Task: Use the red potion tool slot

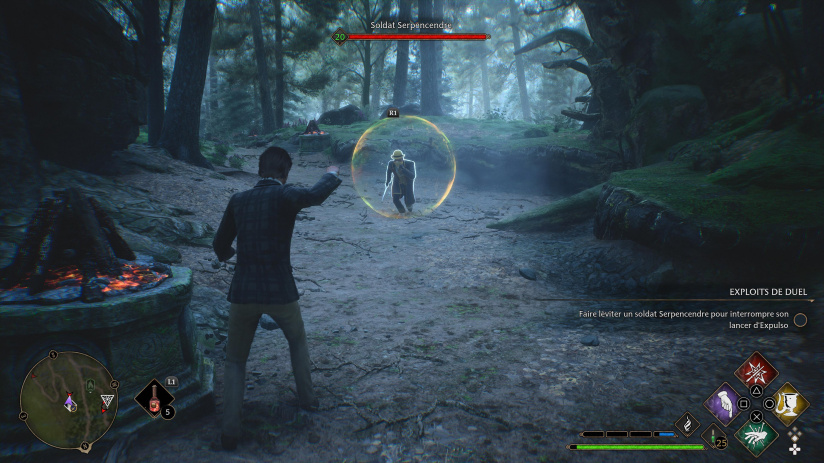Action: 154,397
